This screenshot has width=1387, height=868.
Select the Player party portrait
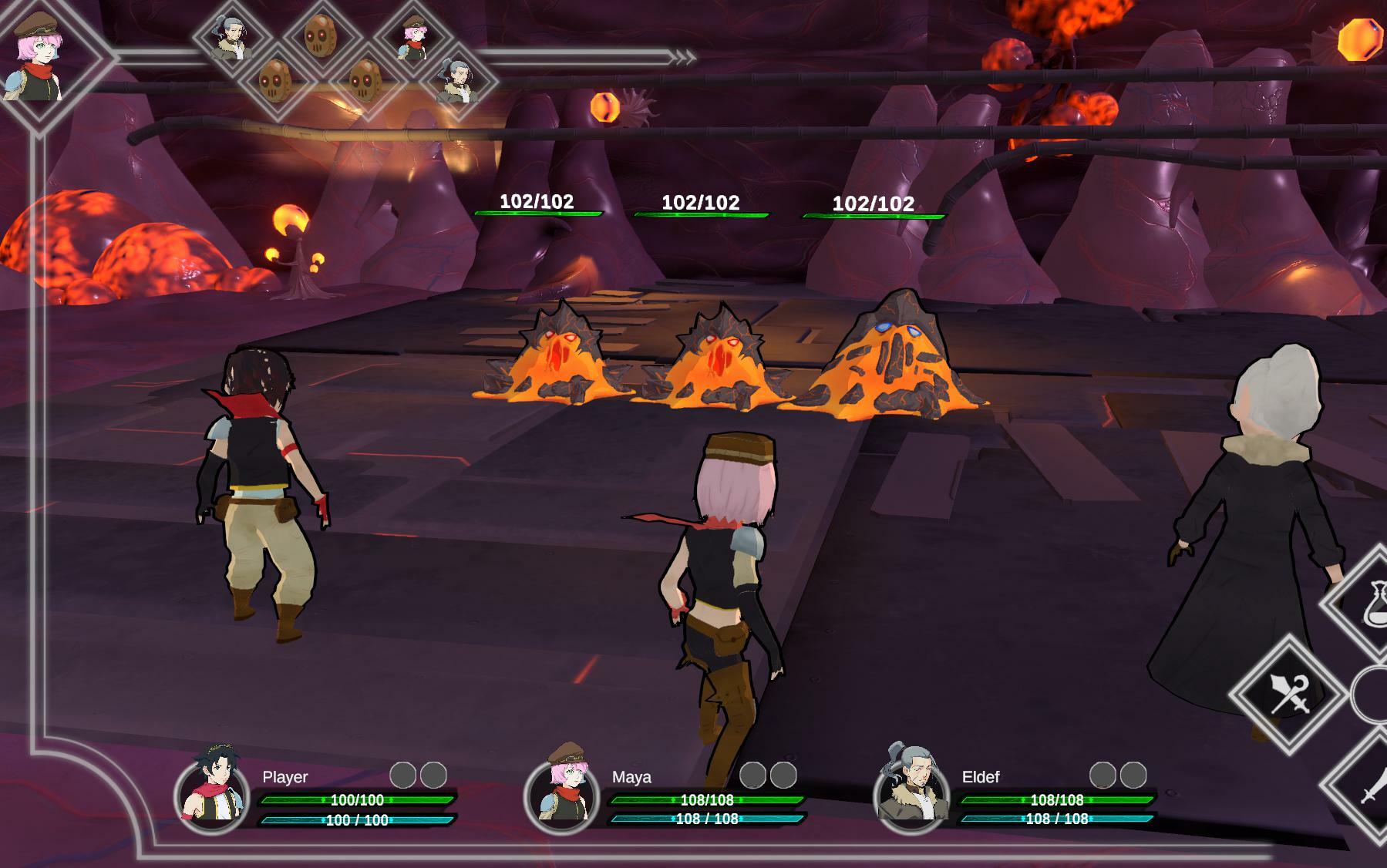pyautogui.click(x=210, y=789)
